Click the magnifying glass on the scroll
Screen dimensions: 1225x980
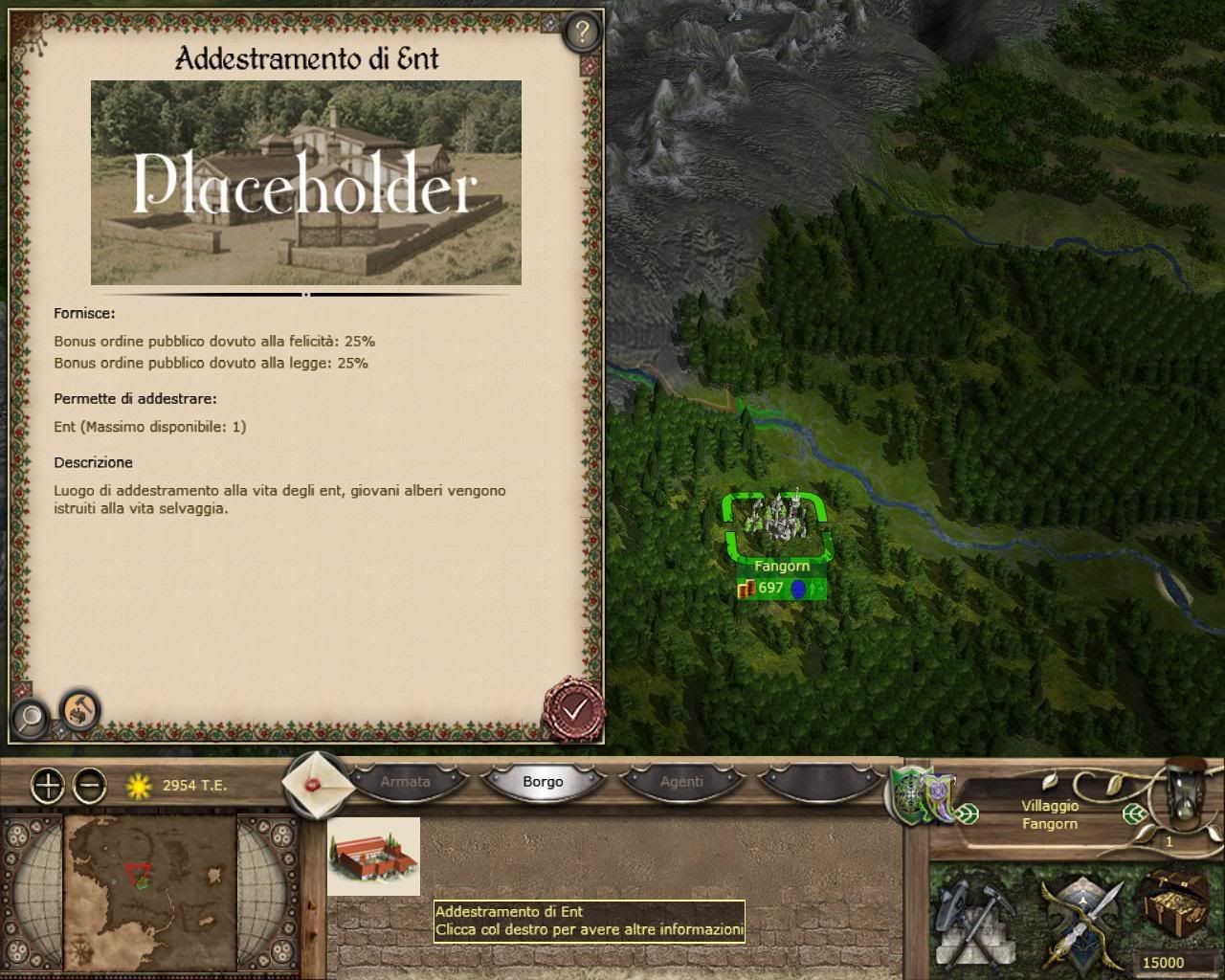[x=31, y=717]
